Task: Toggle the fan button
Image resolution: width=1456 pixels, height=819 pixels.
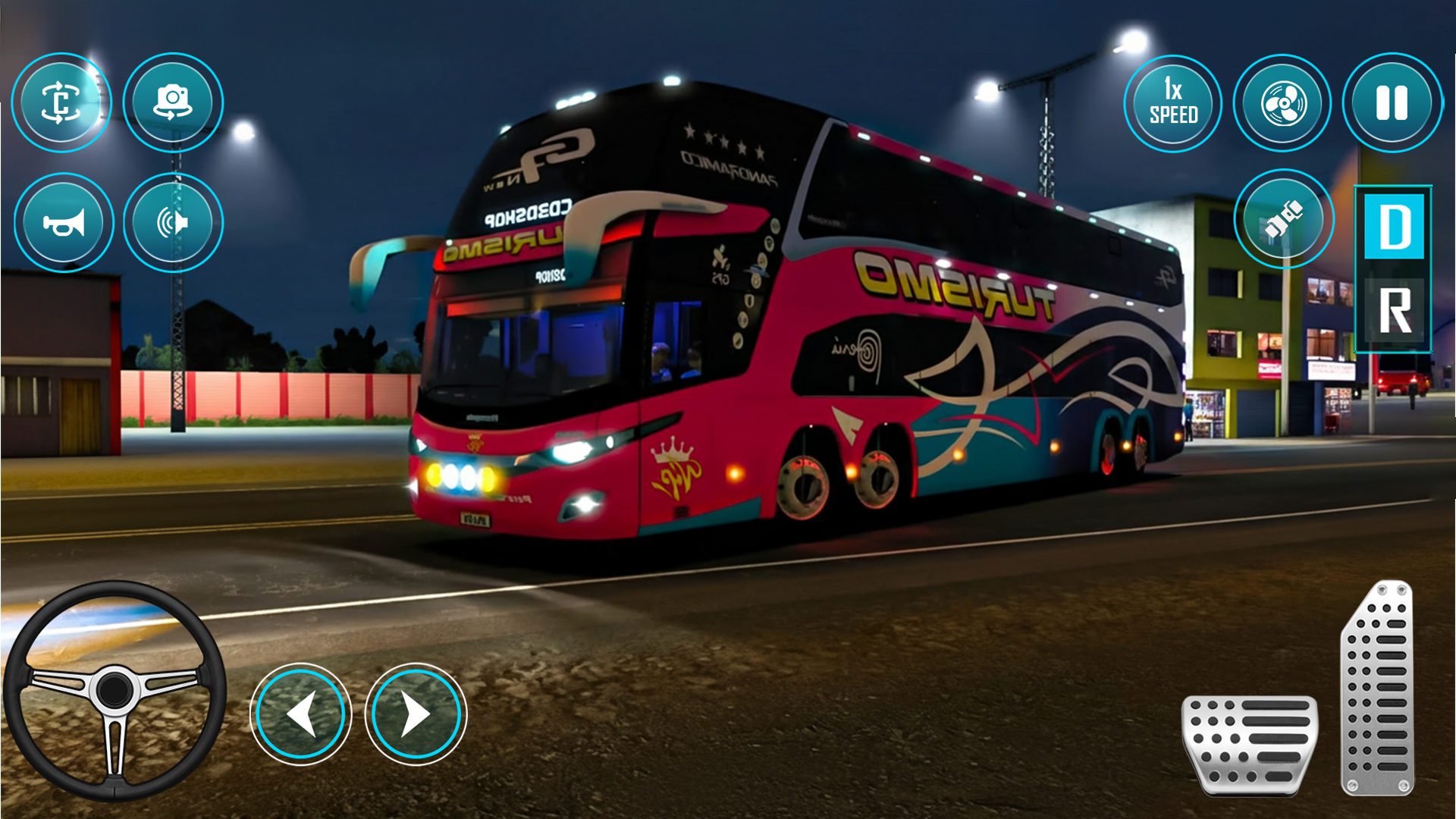Action: coord(1282,103)
